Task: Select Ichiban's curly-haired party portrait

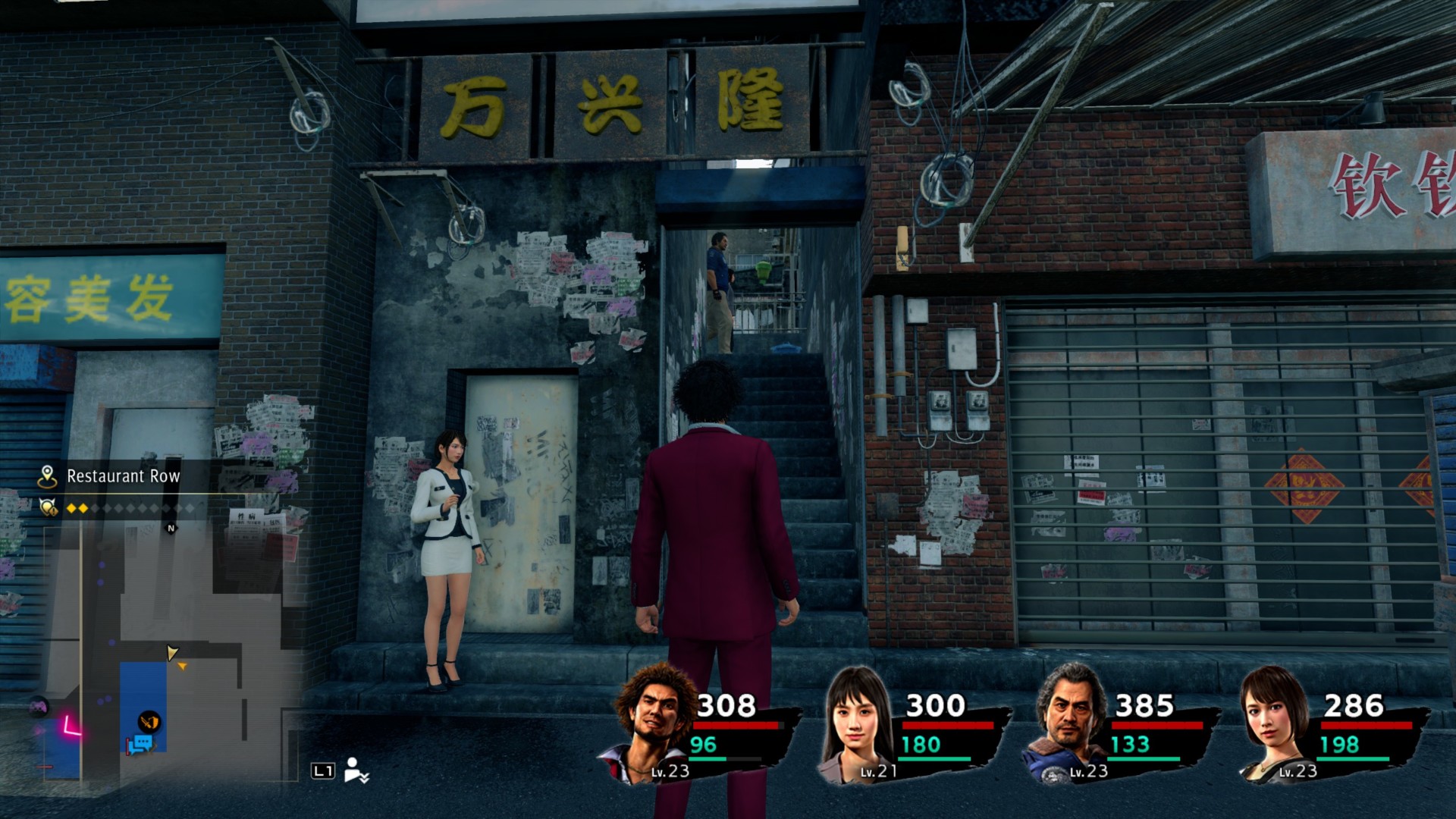Action: click(x=654, y=720)
